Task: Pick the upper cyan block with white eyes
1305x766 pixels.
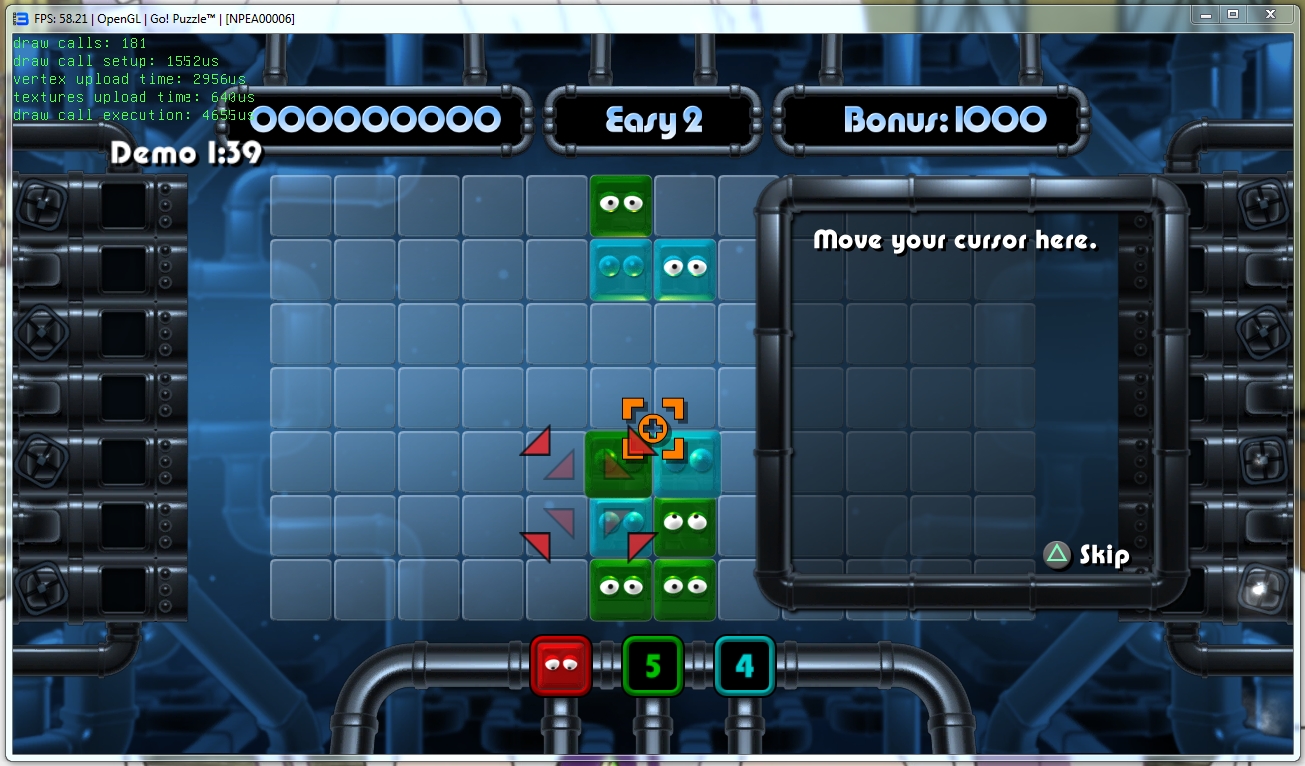Action: pyautogui.click(x=685, y=269)
